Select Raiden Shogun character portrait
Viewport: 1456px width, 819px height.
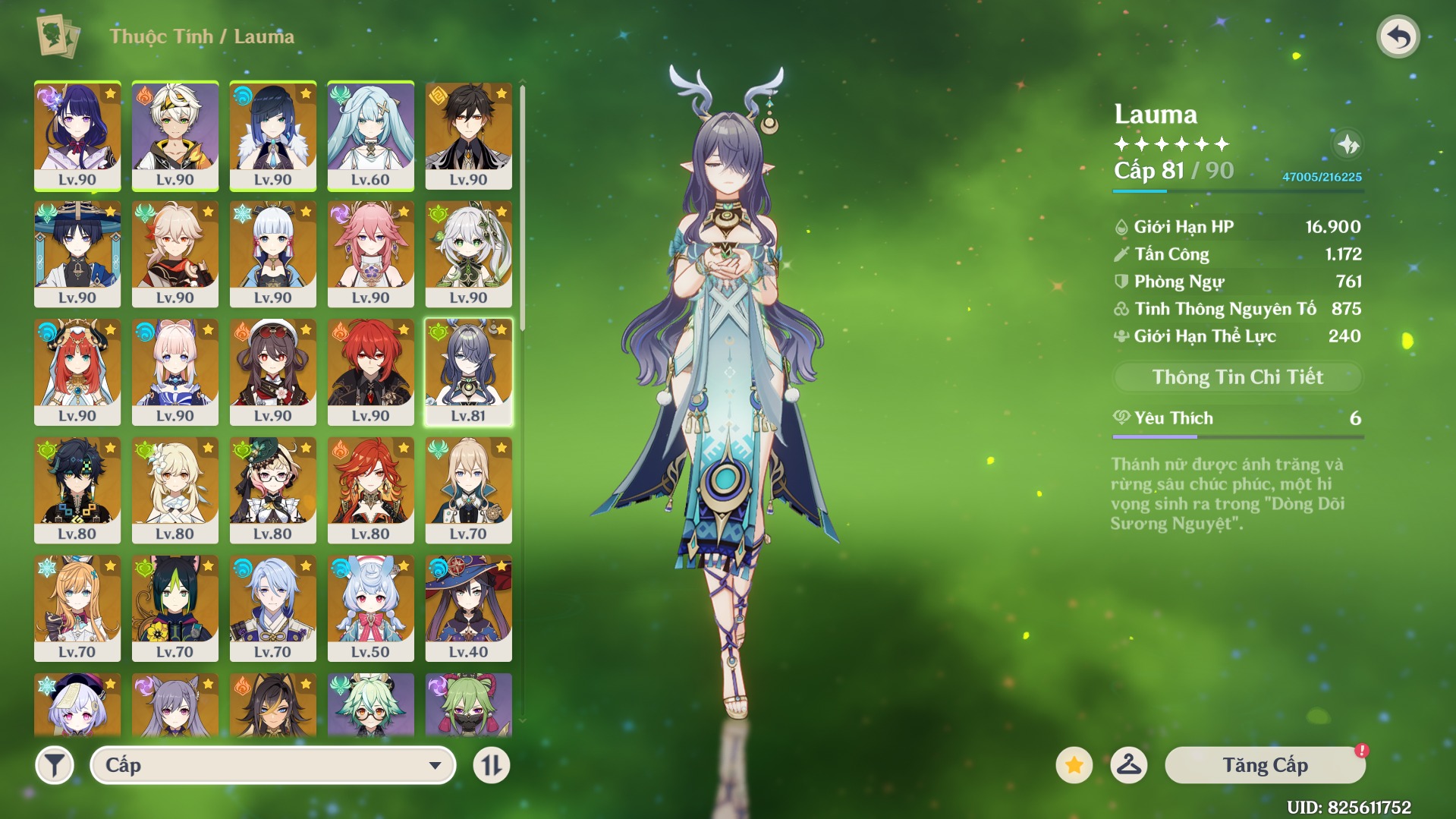pyautogui.click(x=77, y=135)
